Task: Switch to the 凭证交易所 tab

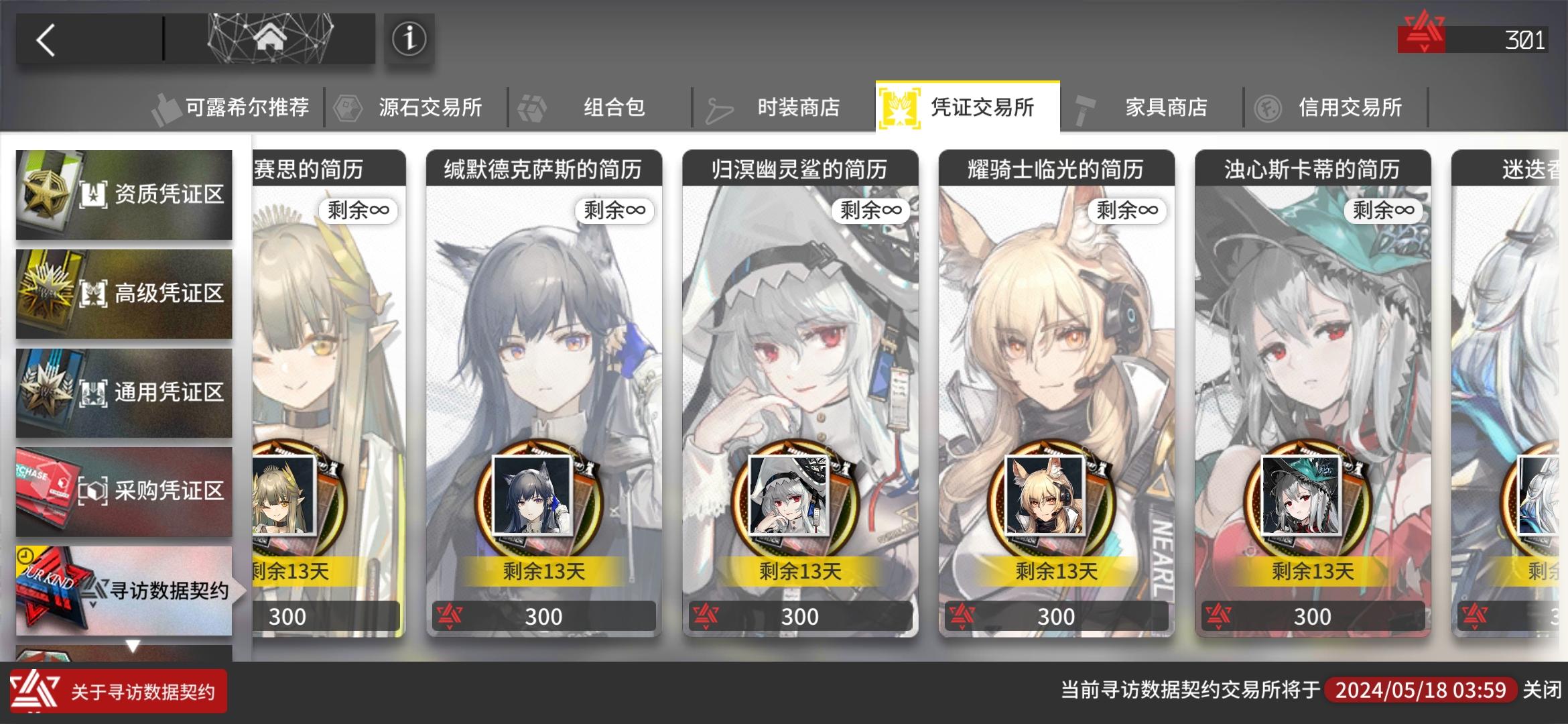Action: point(967,106)
